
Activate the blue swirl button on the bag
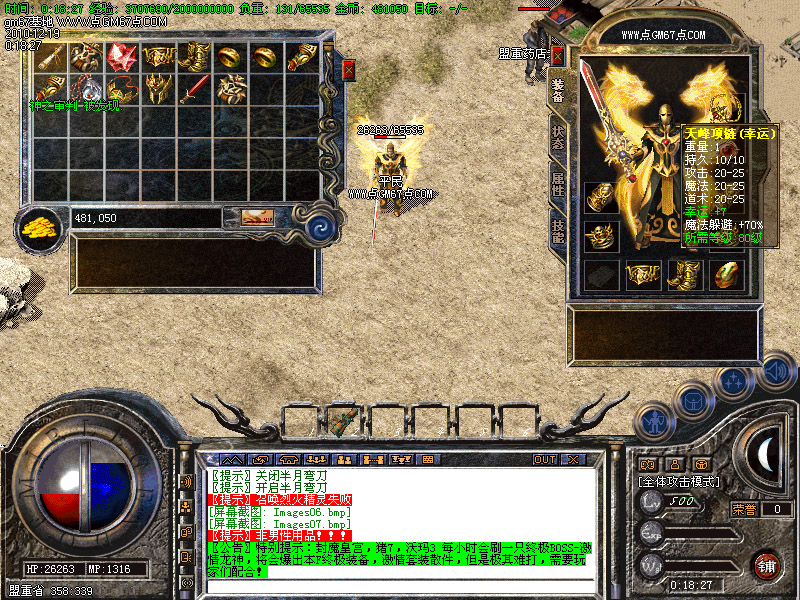pos(321,229)
